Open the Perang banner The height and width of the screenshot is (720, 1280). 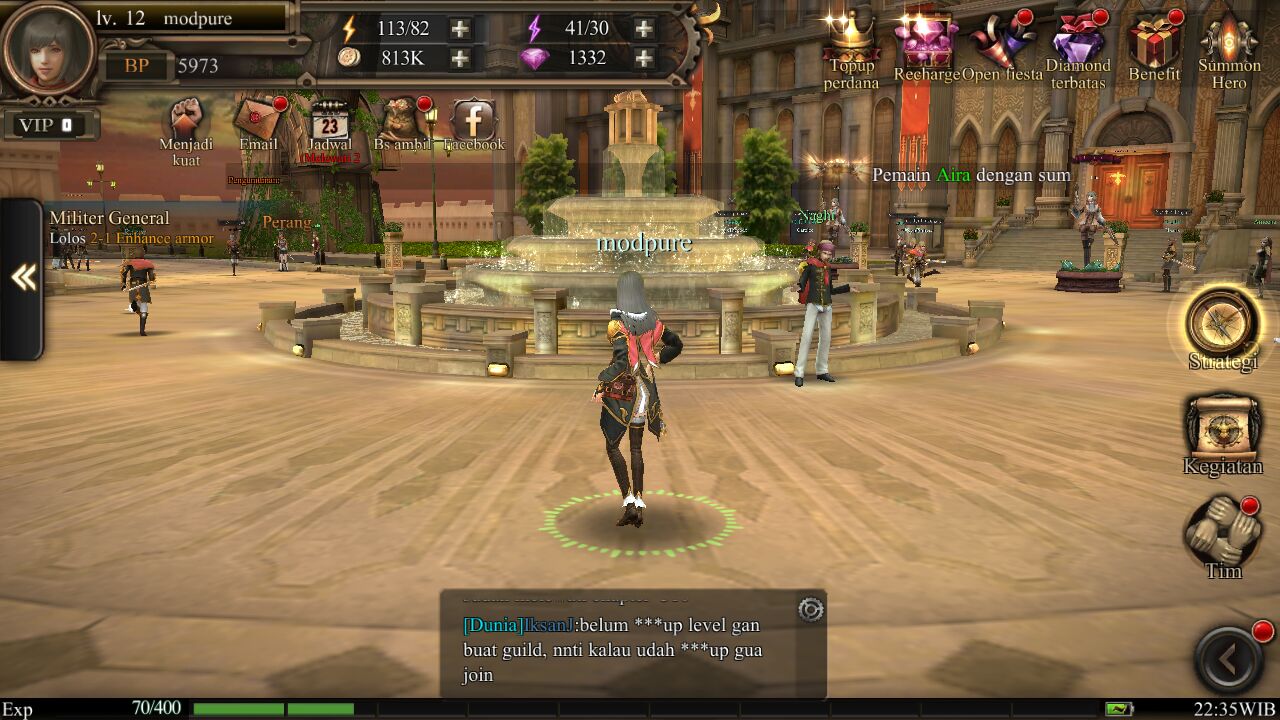point(286,224)
